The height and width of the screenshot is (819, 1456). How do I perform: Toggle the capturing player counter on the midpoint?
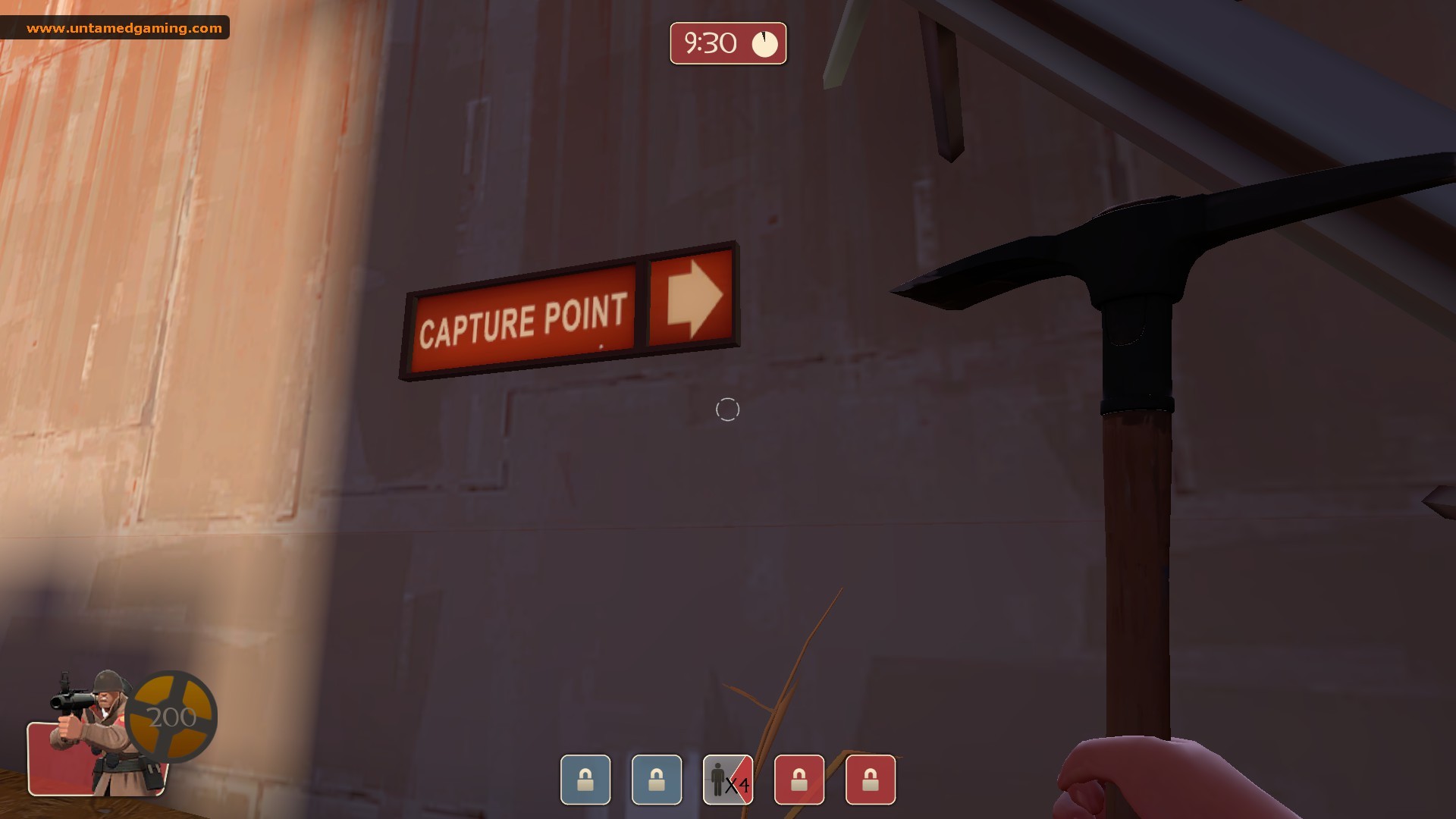(x=727, y=780)
